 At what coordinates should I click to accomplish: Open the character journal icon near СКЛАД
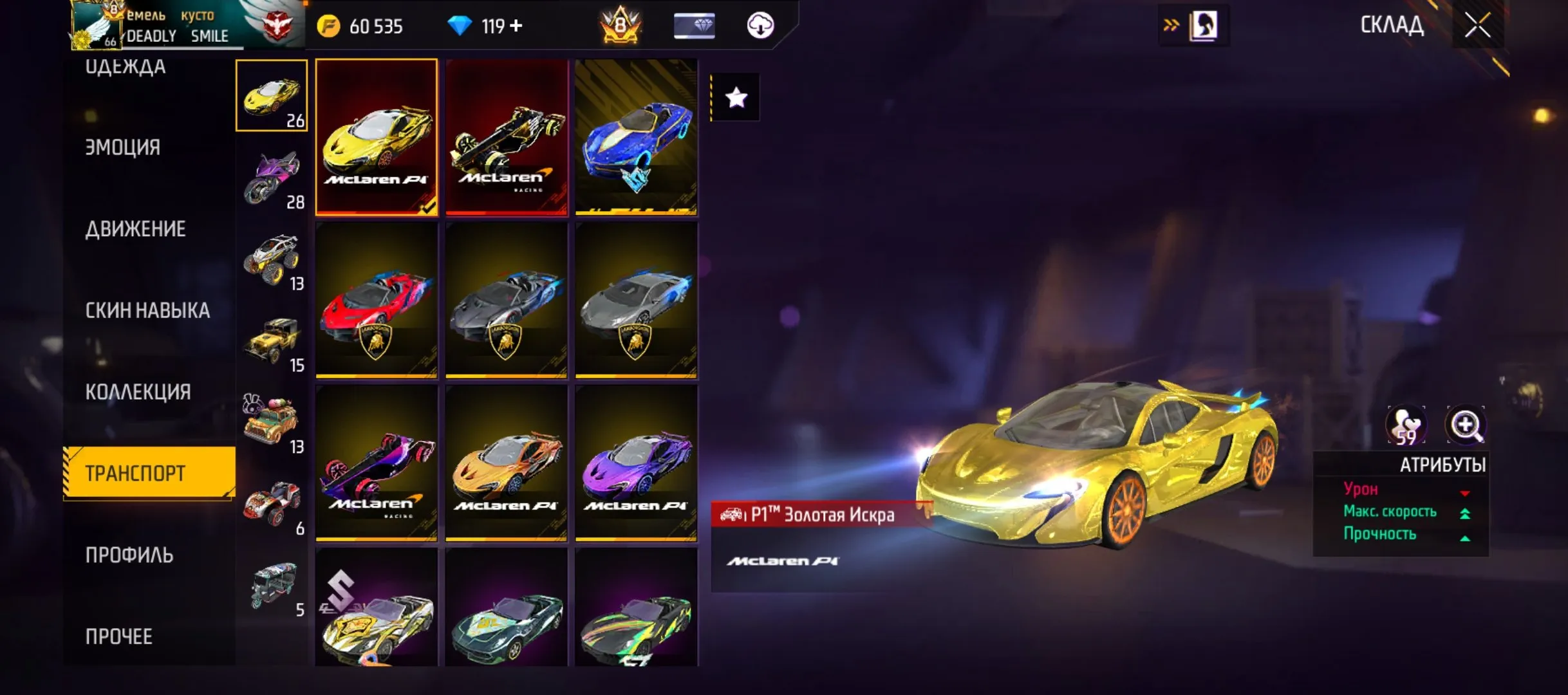[1206, 26]
